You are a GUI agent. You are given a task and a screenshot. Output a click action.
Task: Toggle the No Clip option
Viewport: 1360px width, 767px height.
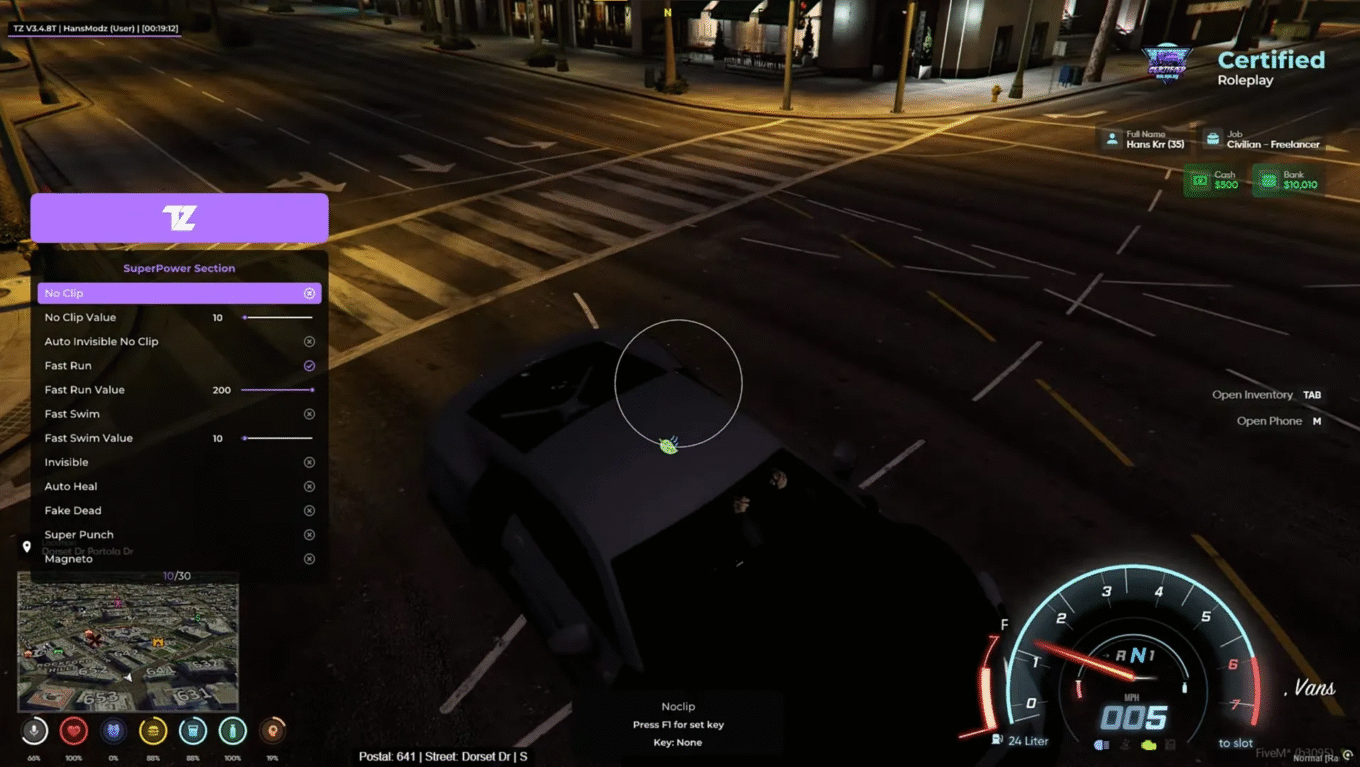[x=309, y=293]
